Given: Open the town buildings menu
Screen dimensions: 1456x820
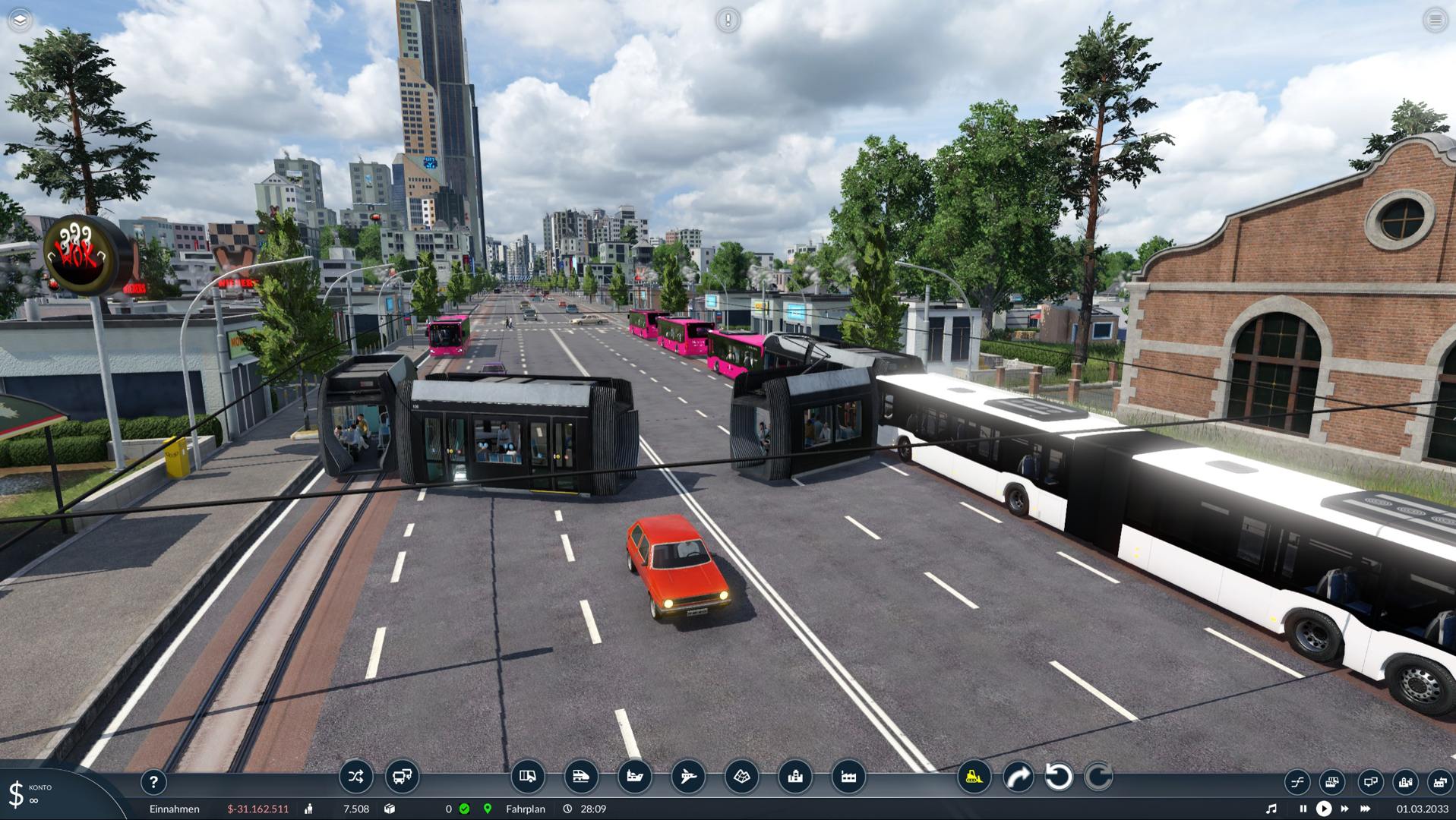Looking at the screenshot, I should [795, 777].
